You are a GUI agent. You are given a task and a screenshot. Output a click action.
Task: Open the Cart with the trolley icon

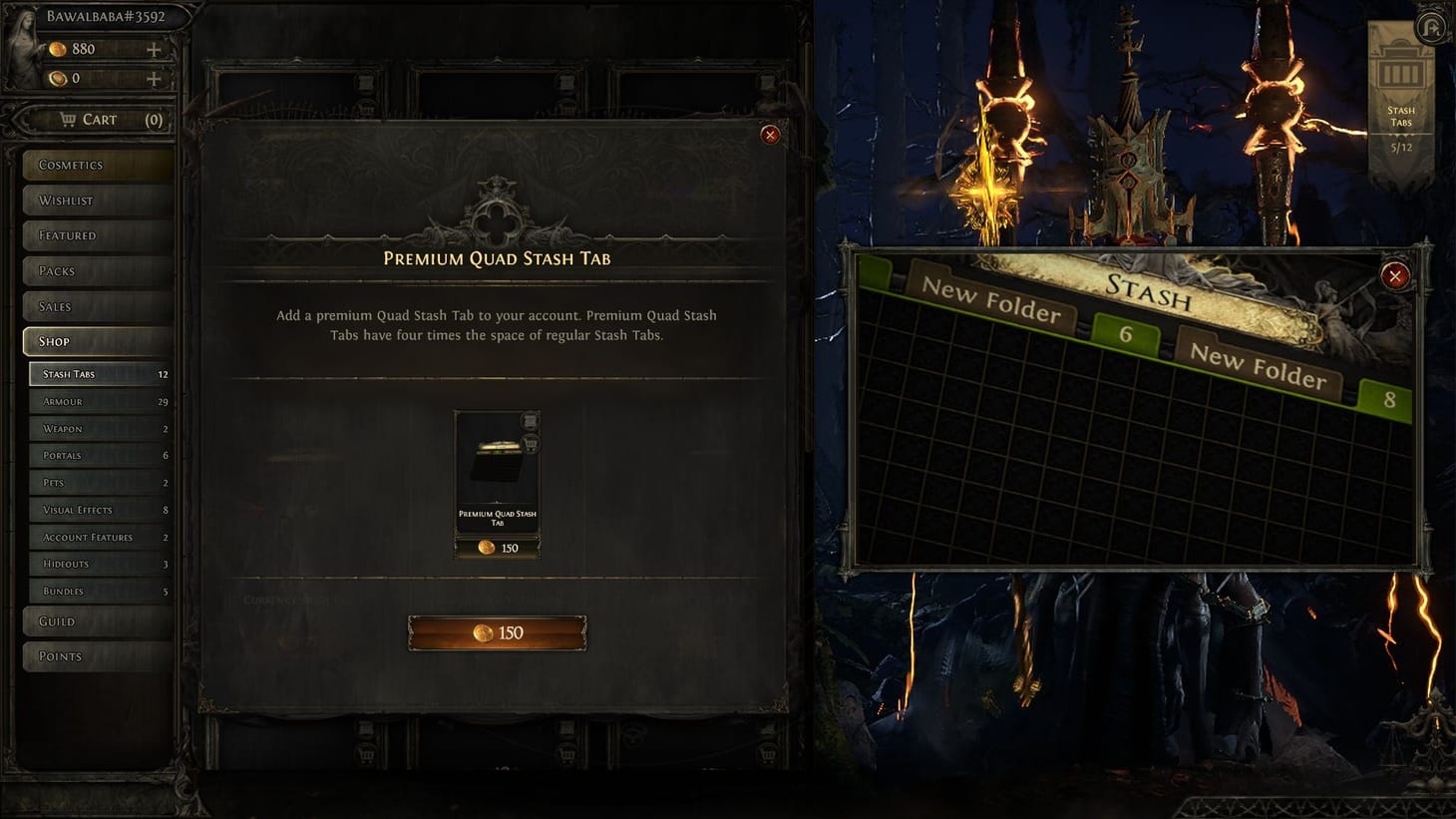[68, 119]
